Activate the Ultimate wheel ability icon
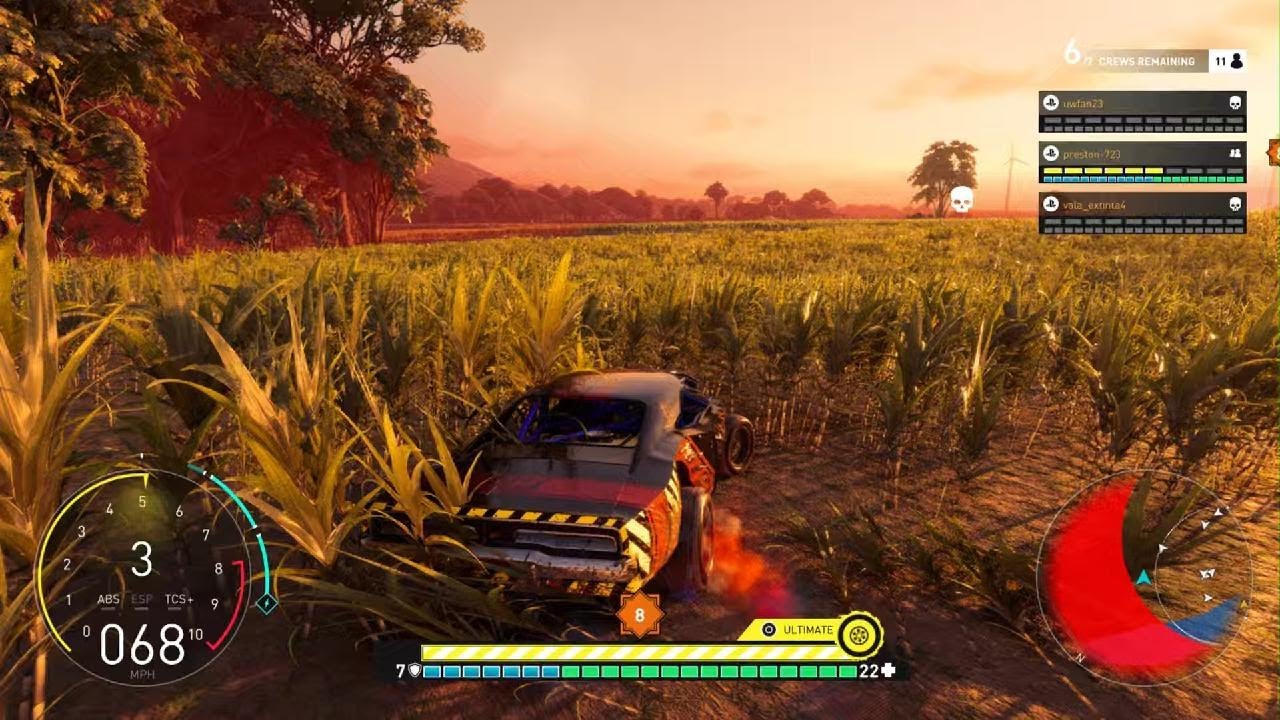Viewport: 1280px width, 720px height. click(858, 634)
